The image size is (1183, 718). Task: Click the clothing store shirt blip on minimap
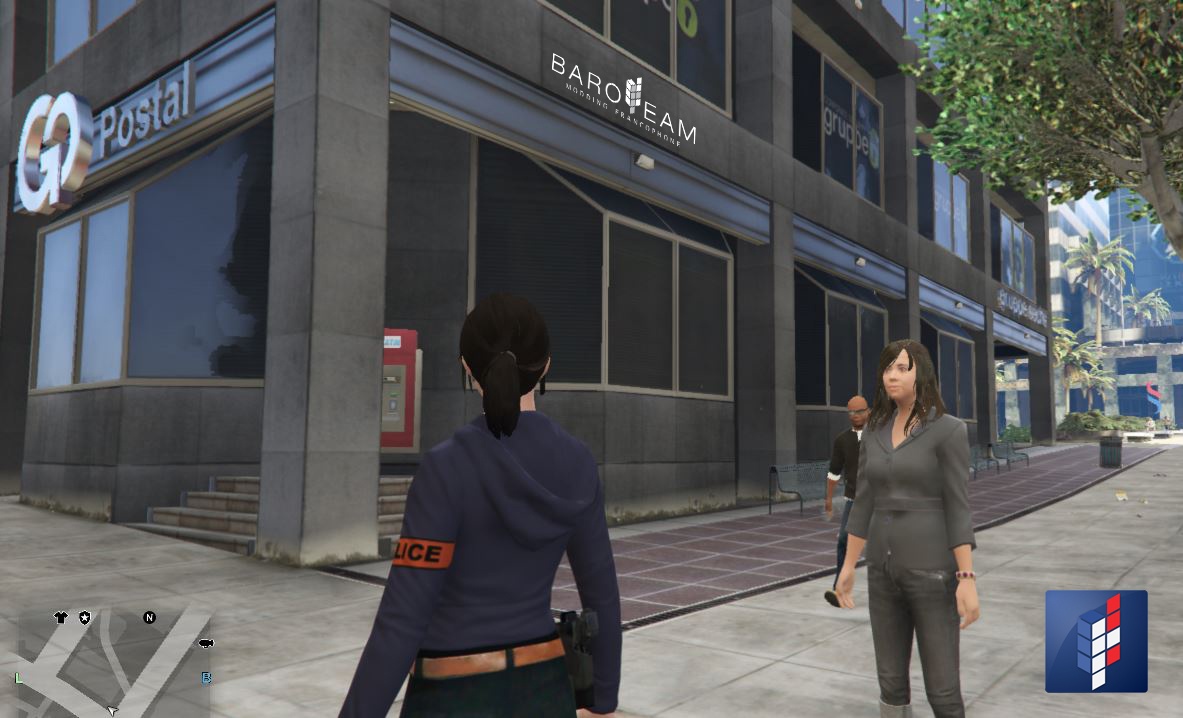coord(60,618)
